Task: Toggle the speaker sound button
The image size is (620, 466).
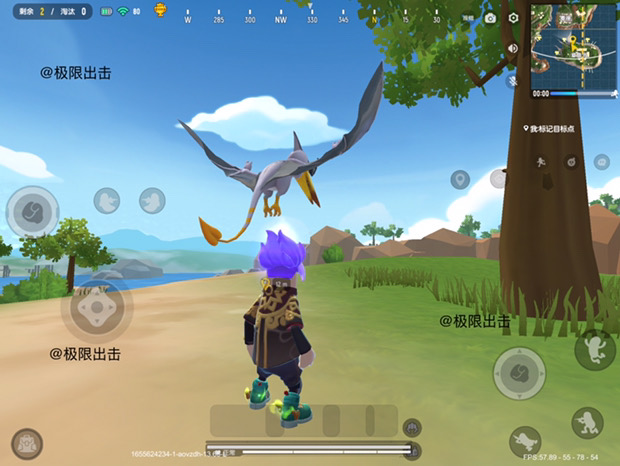Action: coord(512,49)
